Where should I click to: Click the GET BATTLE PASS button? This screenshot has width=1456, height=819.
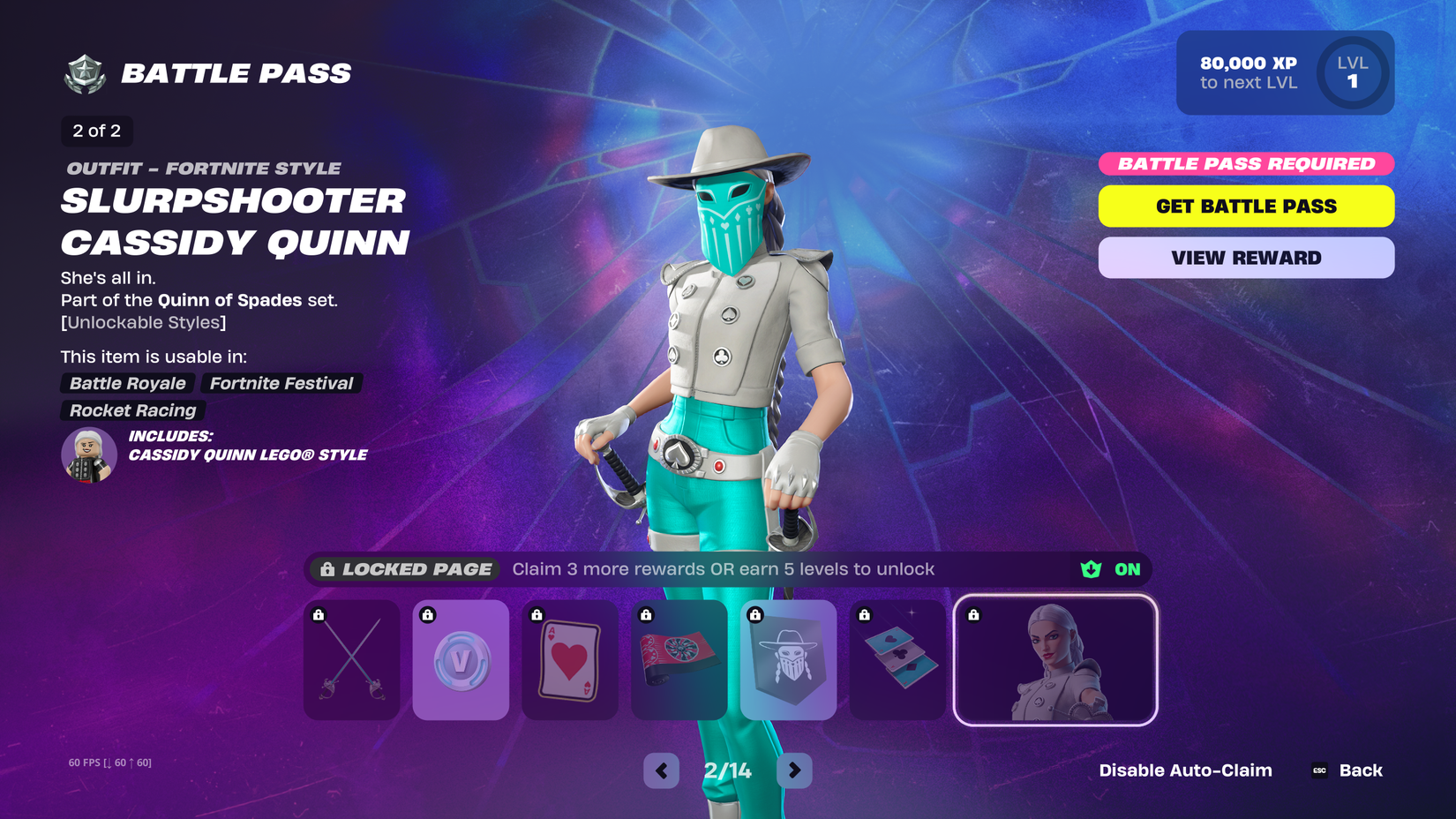pyautogui.click(x=1245, y=206)
